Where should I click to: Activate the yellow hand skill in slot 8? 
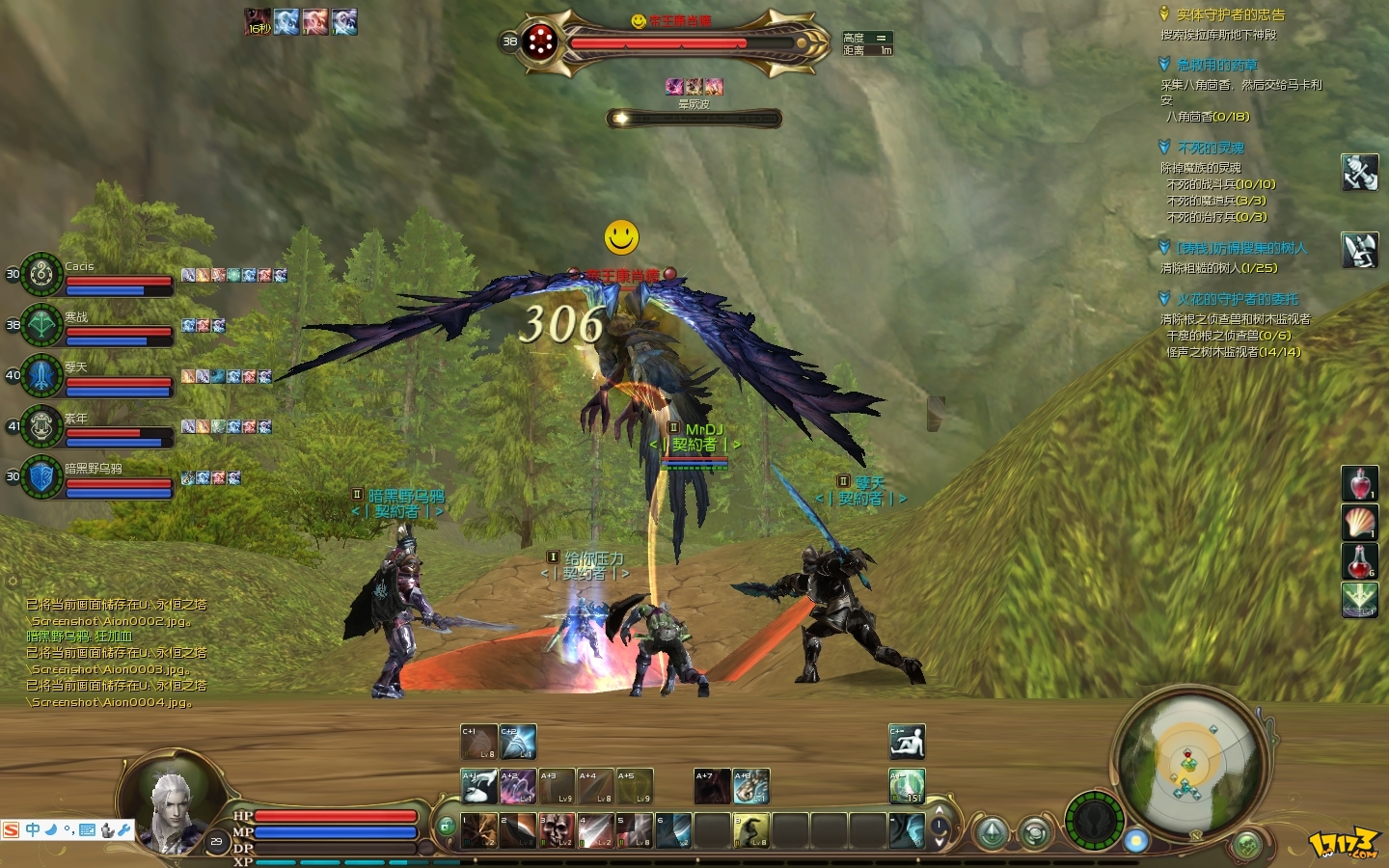751,830
